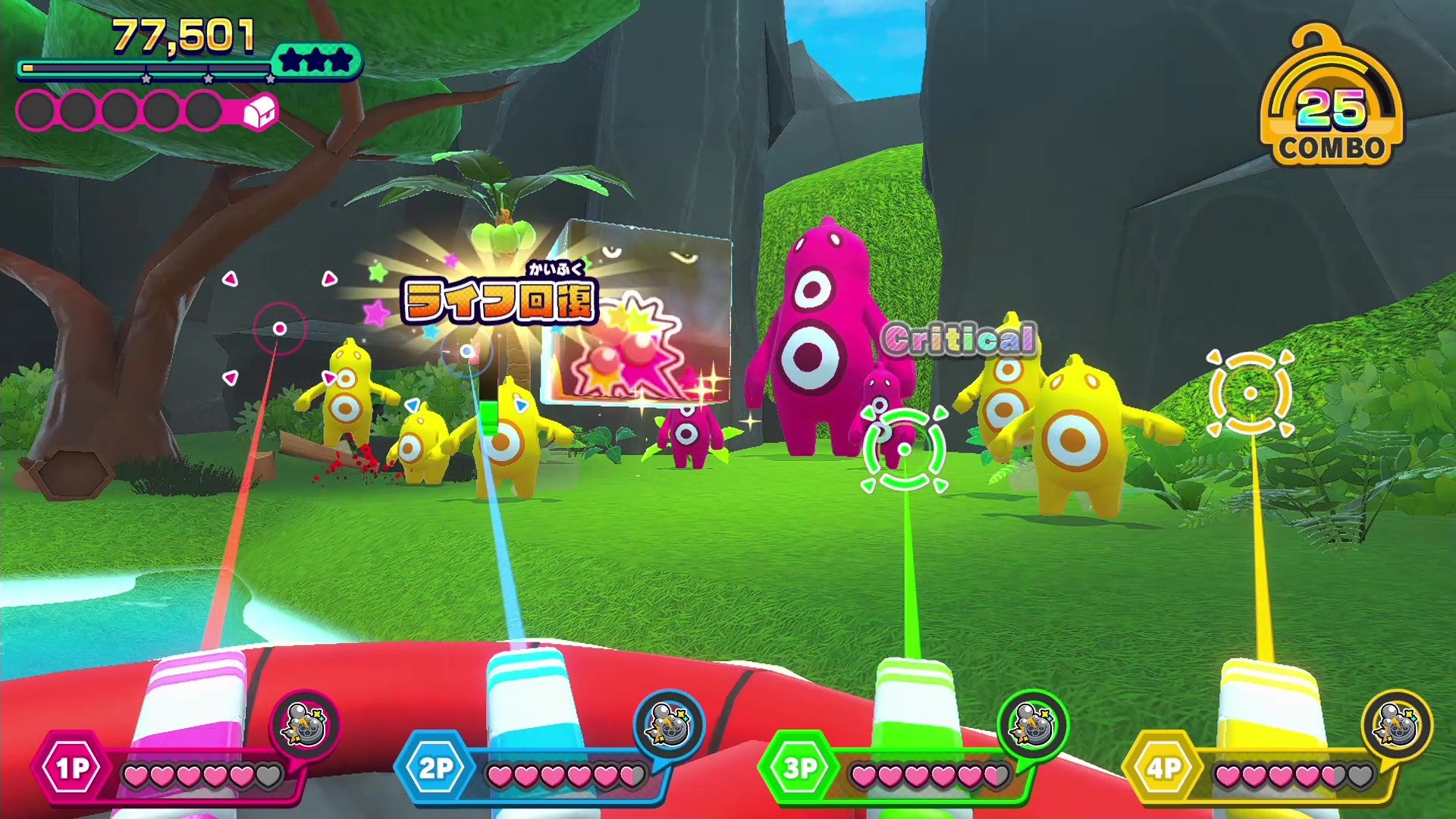This screenshot has height=819, width=1456.
Task: Activate player 1's bomb item icon
Action: 305,726
